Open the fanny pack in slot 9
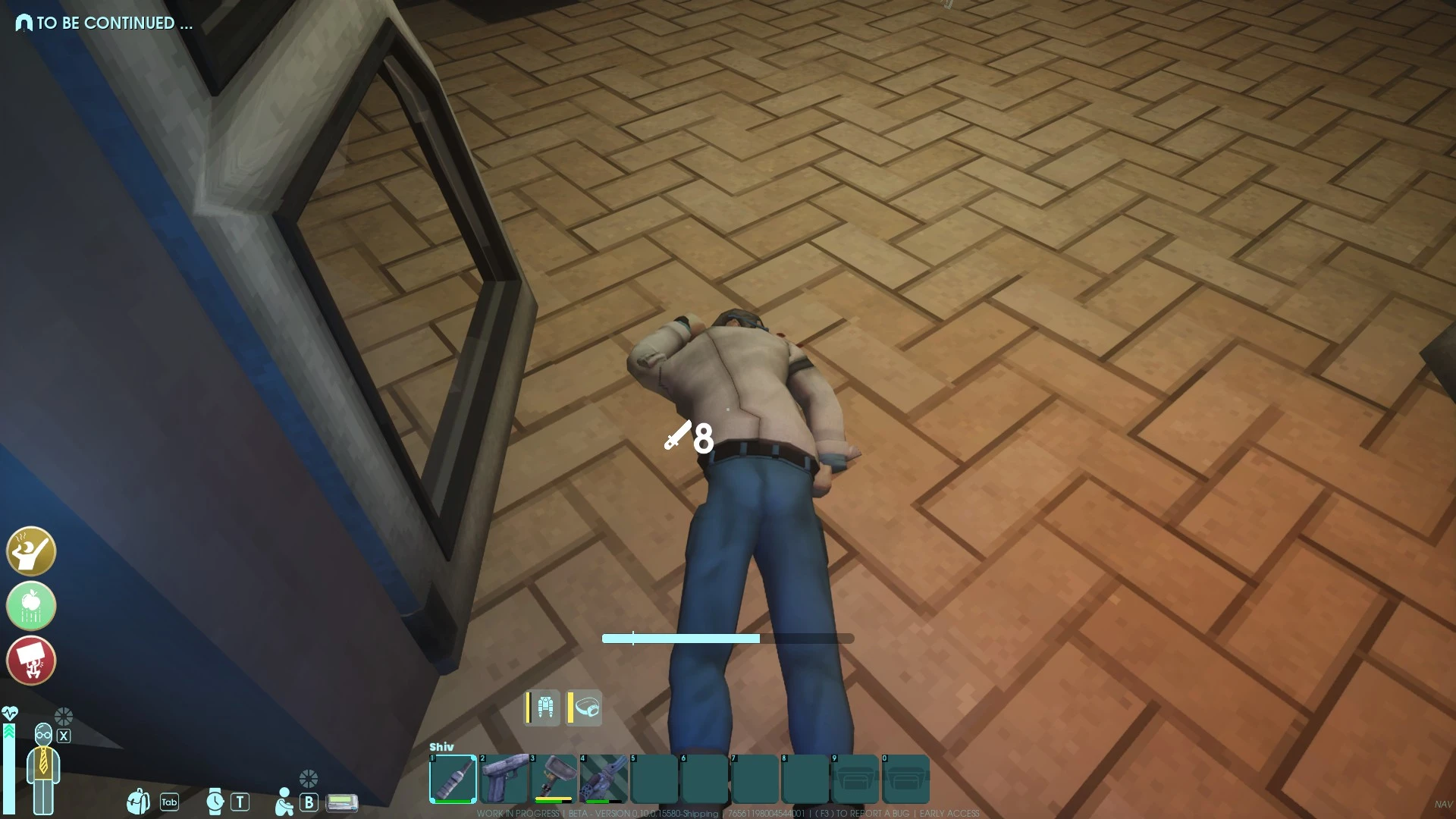The image size is (1456, 819). tap(856, 779)
